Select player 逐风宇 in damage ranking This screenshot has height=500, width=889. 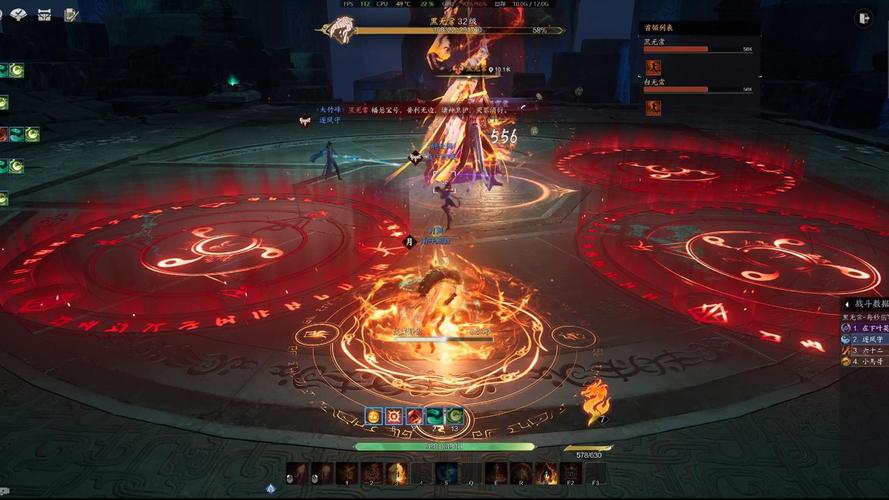[864, 339]
